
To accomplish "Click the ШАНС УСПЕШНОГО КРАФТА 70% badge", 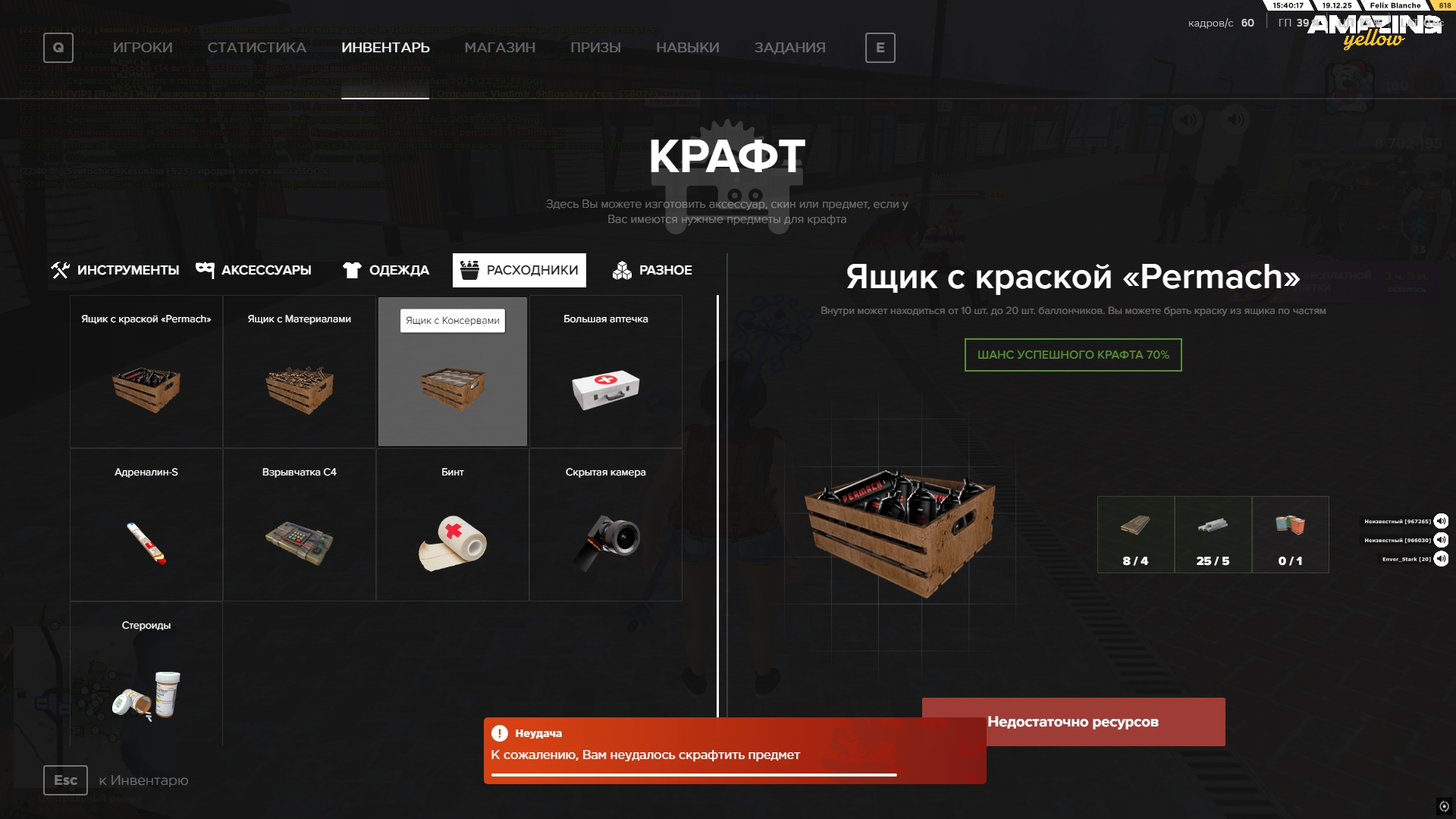I will (x=1072, y=354).
